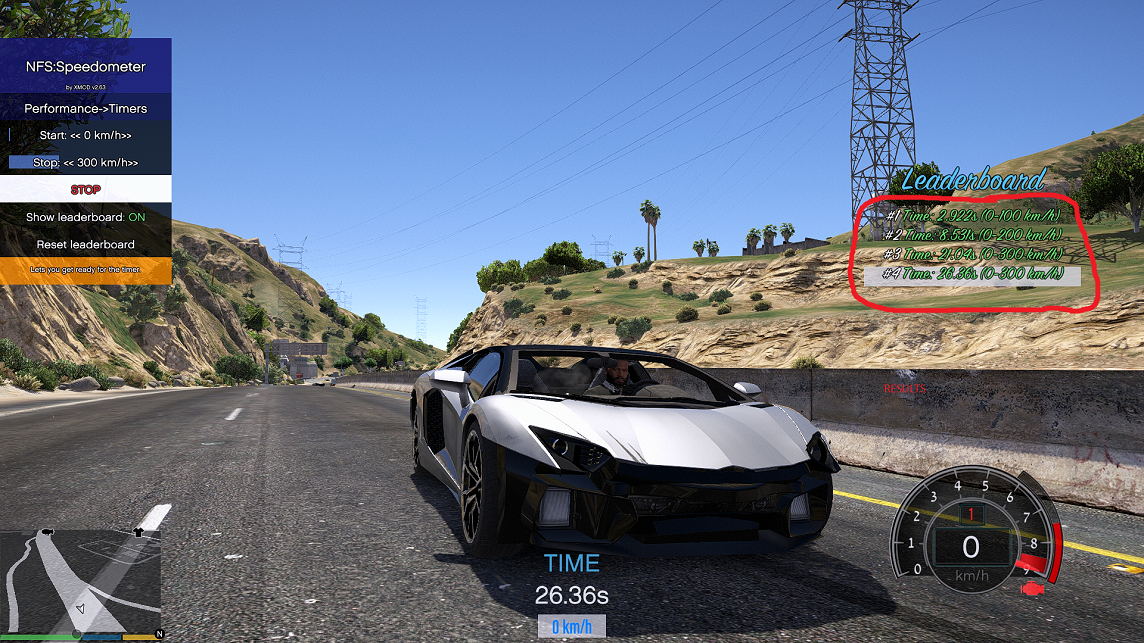This screenshot has width=1144, height=643.
Task: Select the Stop 300 km/h entry
Action: [x=86, y=162]
